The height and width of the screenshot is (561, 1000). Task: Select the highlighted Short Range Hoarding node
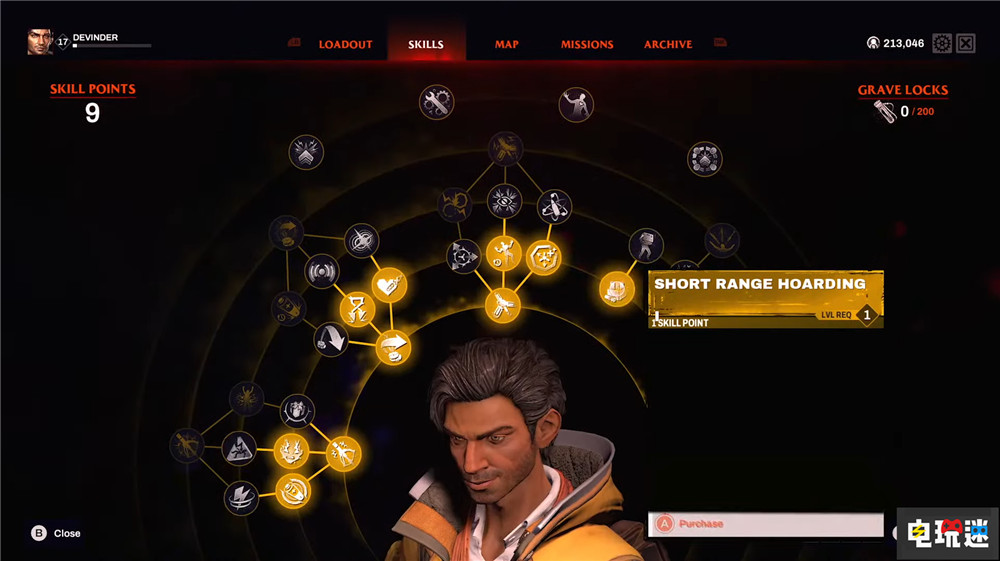point(617,289)
